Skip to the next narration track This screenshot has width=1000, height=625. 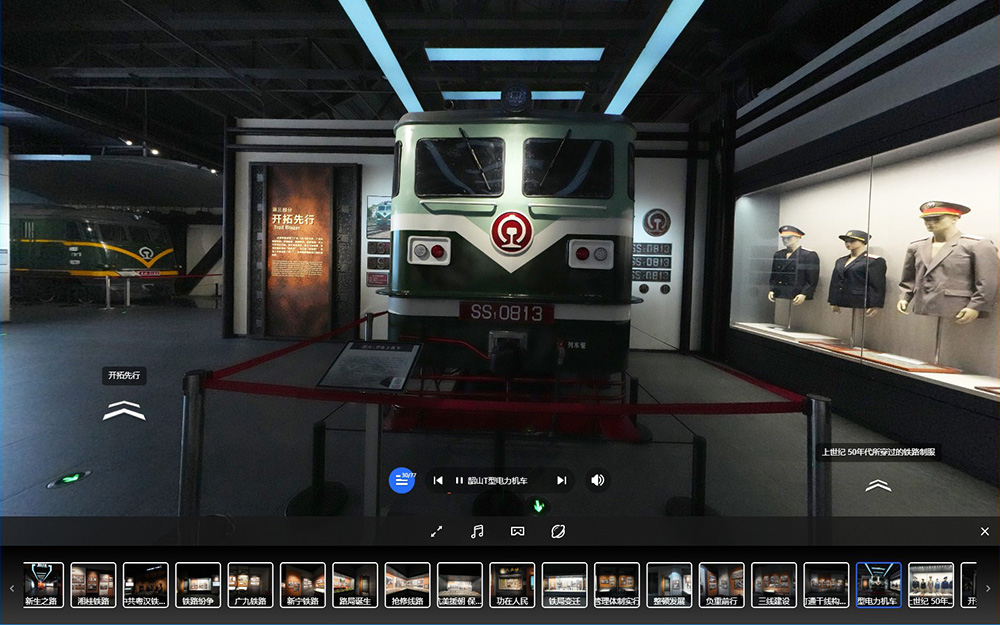[562, 480]
